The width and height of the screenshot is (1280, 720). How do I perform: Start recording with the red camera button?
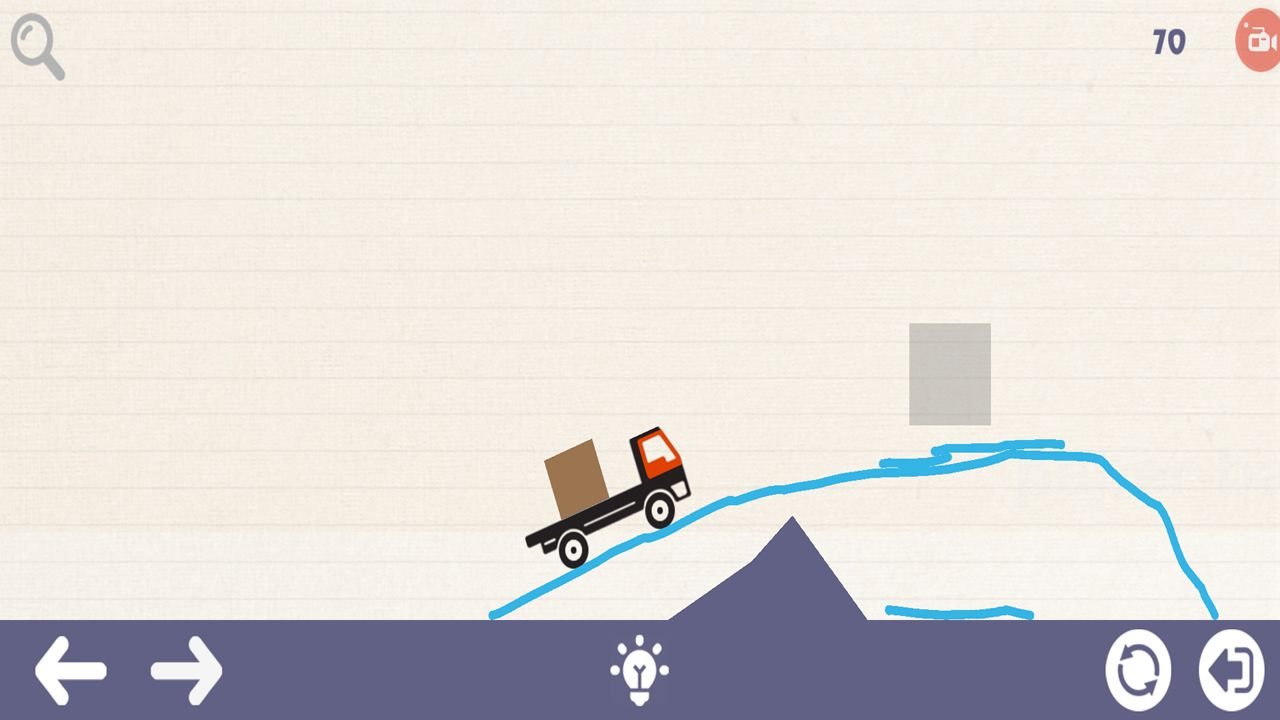point(1259,41)
